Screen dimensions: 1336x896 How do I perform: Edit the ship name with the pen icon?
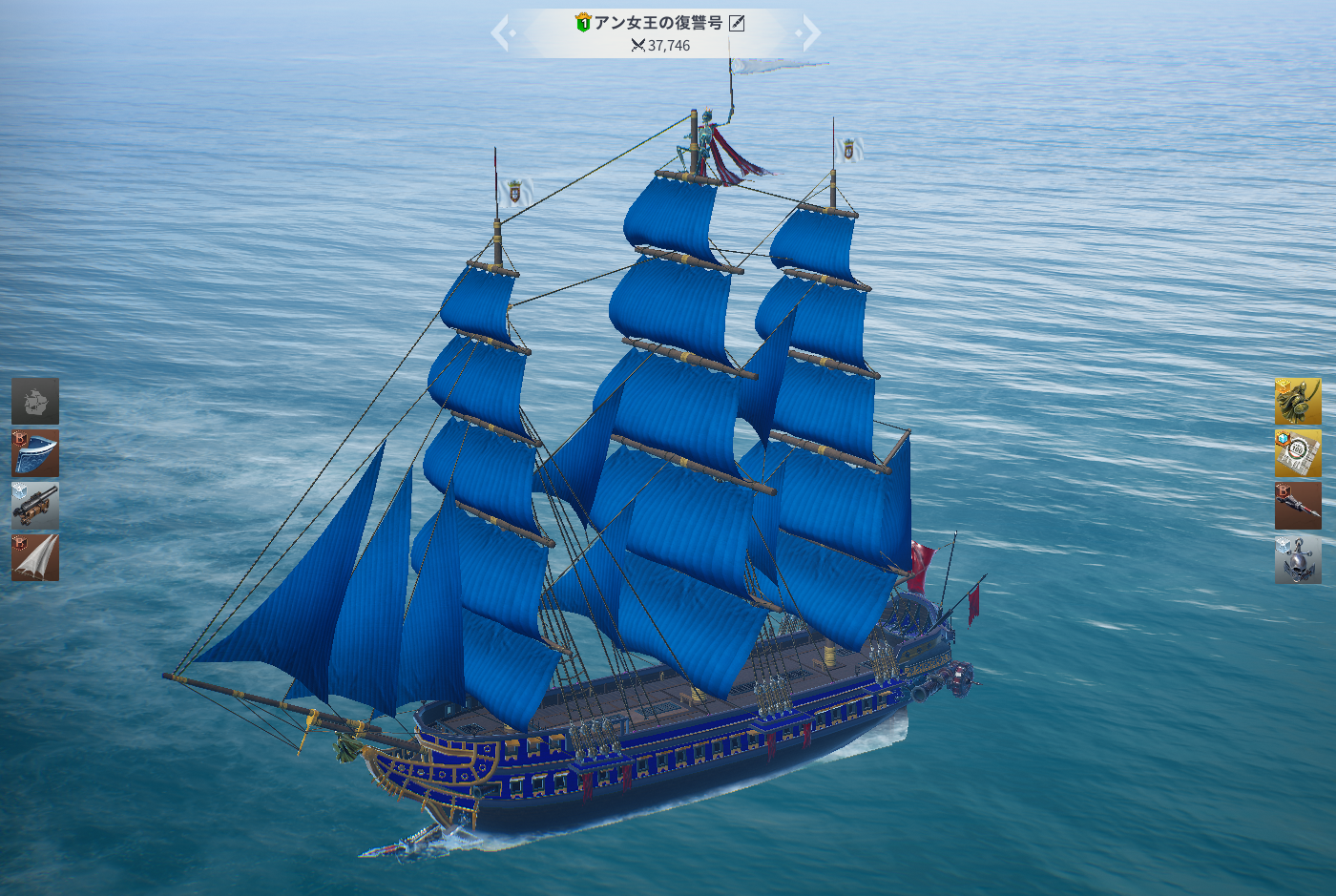tap(737, 23)
